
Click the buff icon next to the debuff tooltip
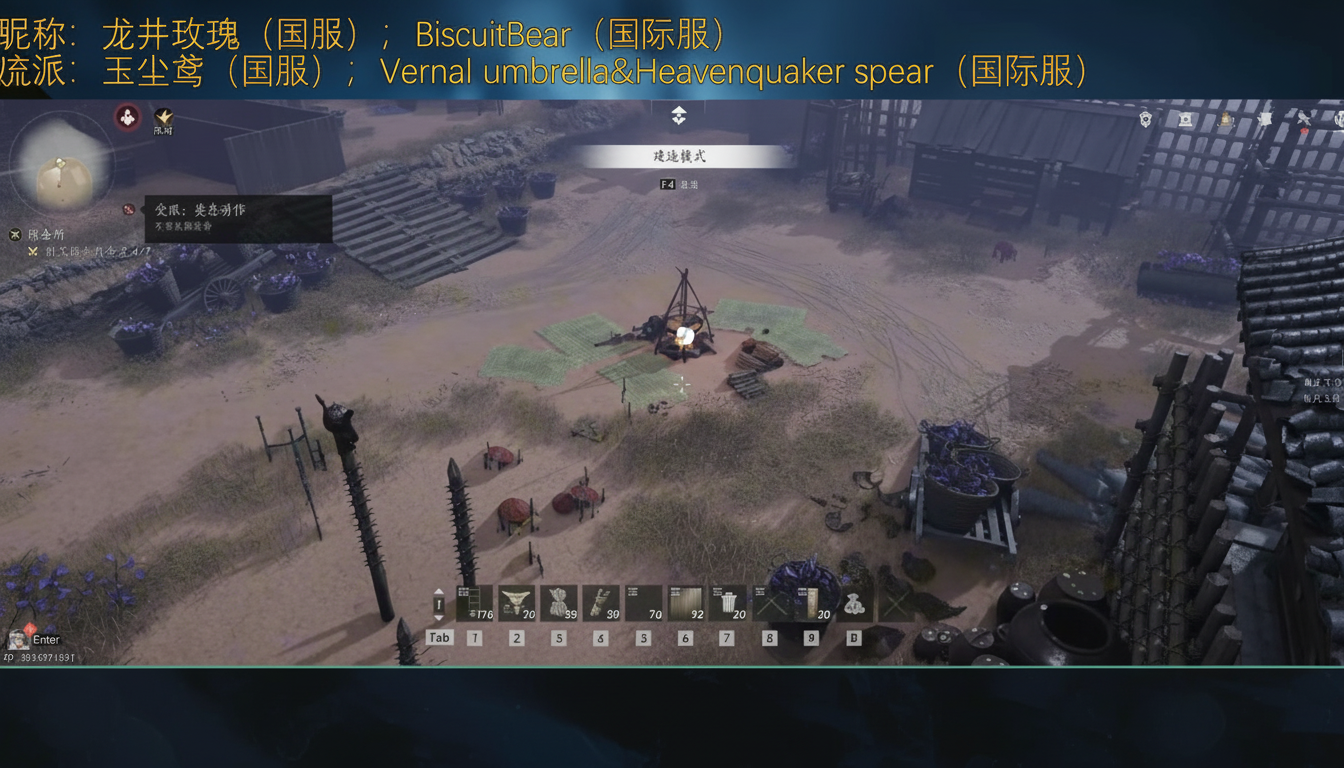[129, 210]
